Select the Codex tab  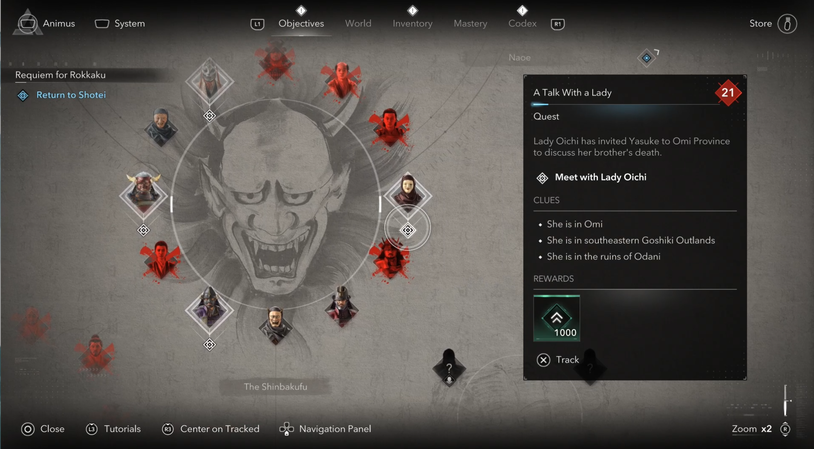tap(522, 23)
